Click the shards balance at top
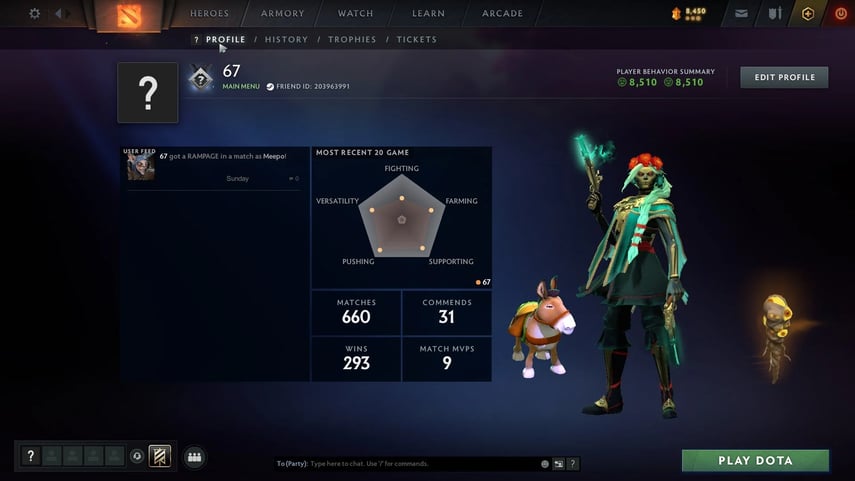Screen dimensions: 855x481 coord(689,13)
